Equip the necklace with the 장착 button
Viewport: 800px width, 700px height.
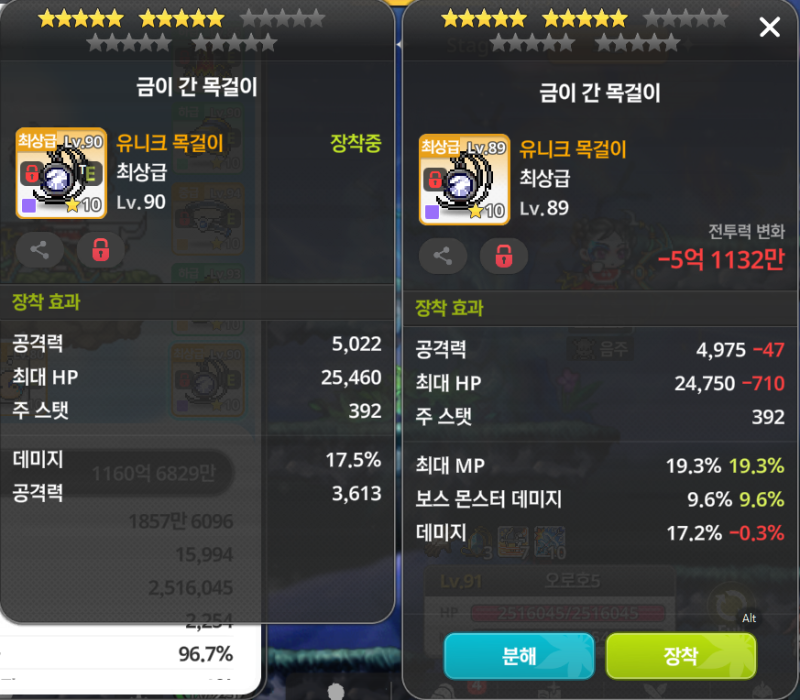[x=681, y=656]
